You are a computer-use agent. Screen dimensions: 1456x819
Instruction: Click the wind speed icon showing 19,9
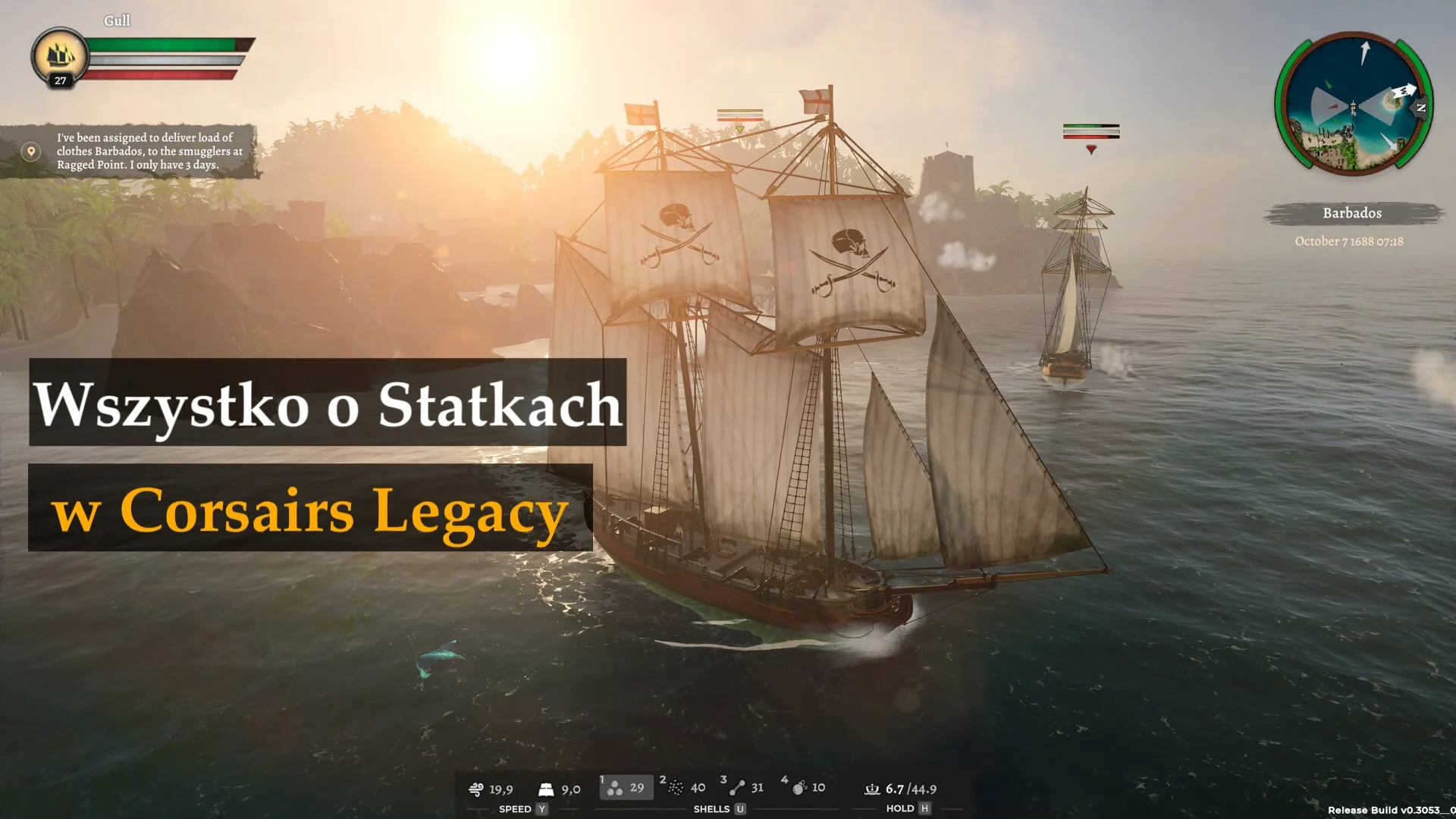[x=475, y=789]
